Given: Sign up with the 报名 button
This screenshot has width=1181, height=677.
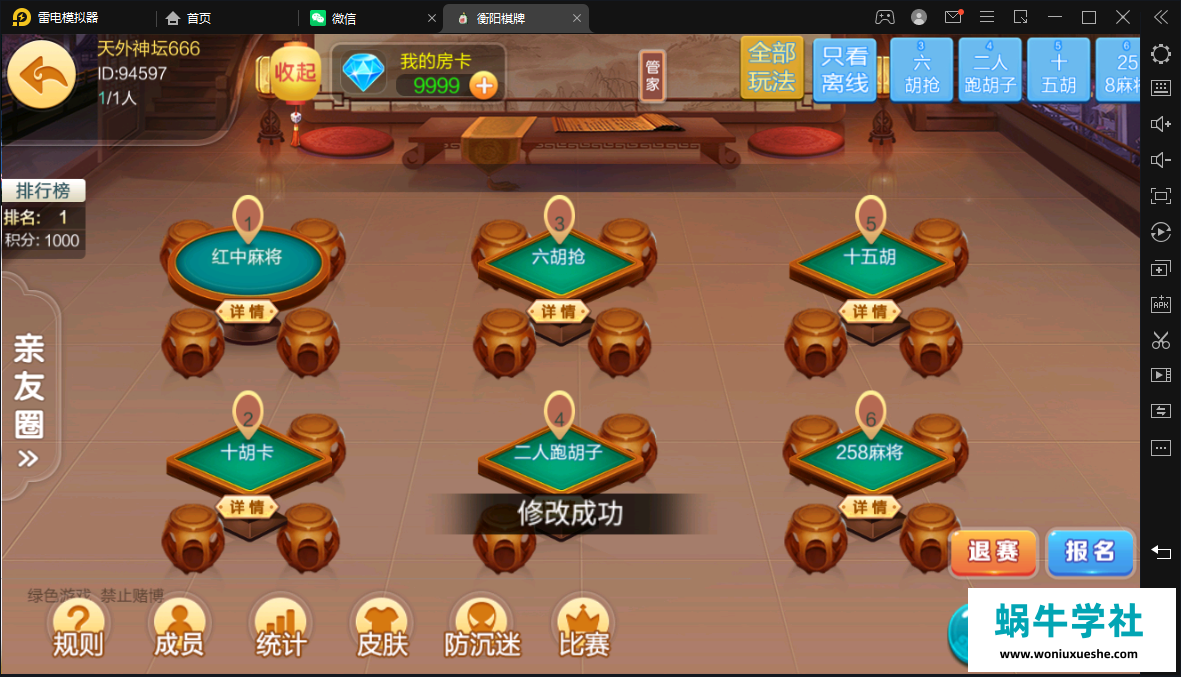Looking at the screenshot, I should pos(1090,551).
